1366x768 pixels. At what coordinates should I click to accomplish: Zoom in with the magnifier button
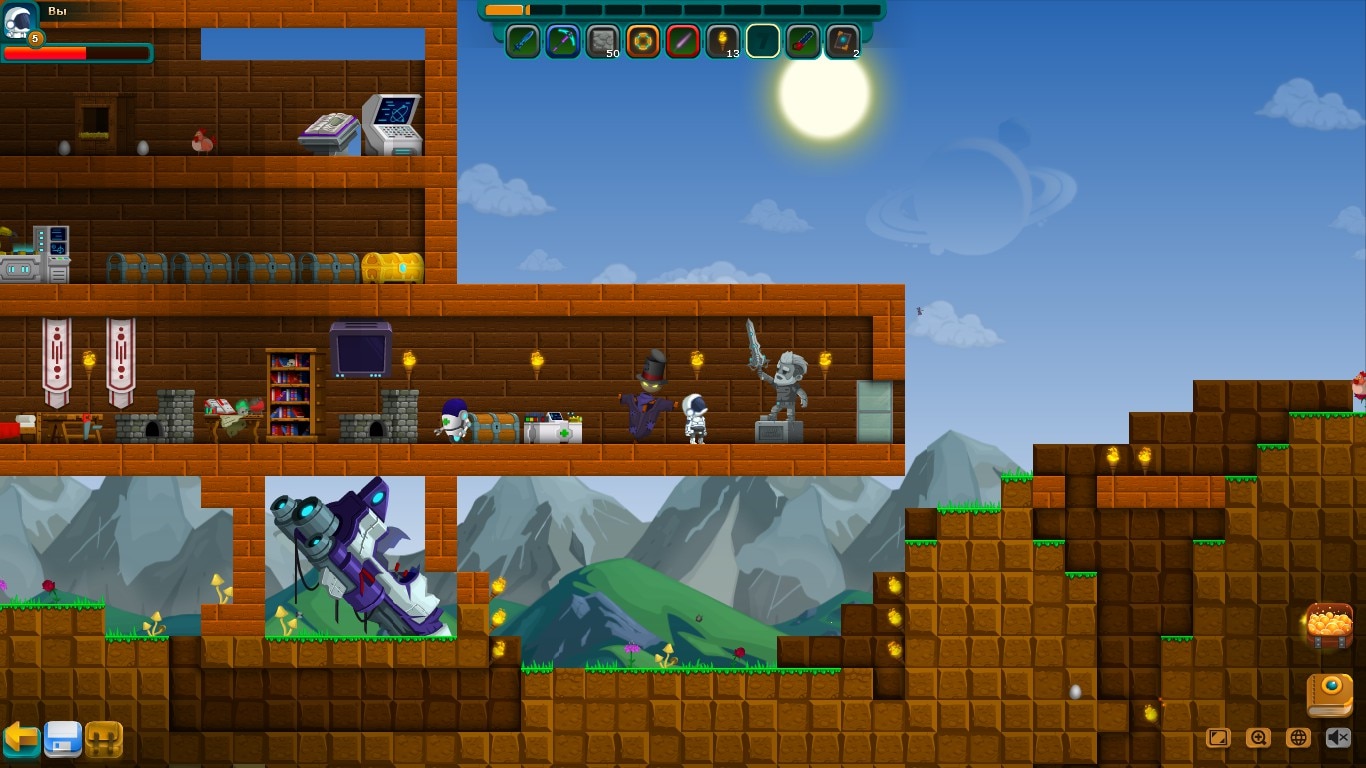point(1258,738)
